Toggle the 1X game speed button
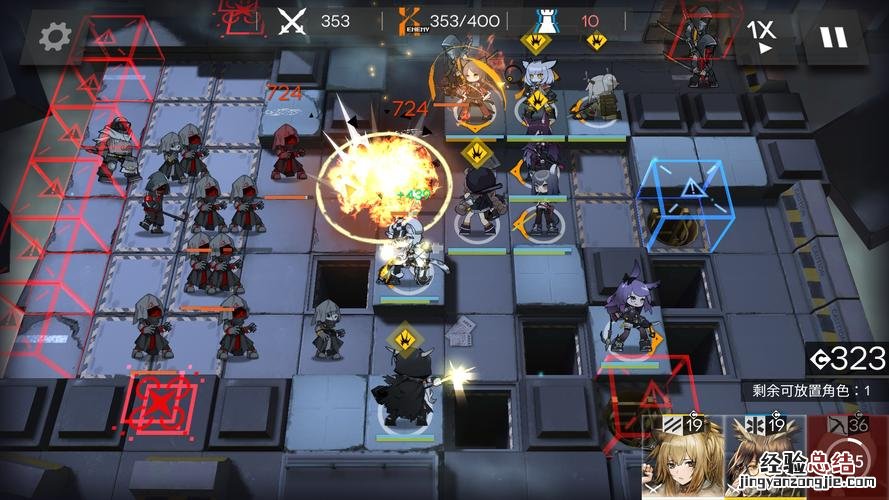Viewport: 889px width, 500px height. [x=763, y=36]
